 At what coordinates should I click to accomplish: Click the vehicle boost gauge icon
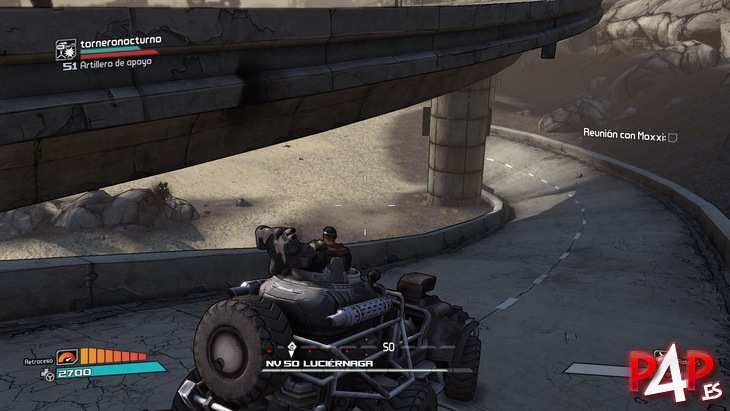(67, 355)
